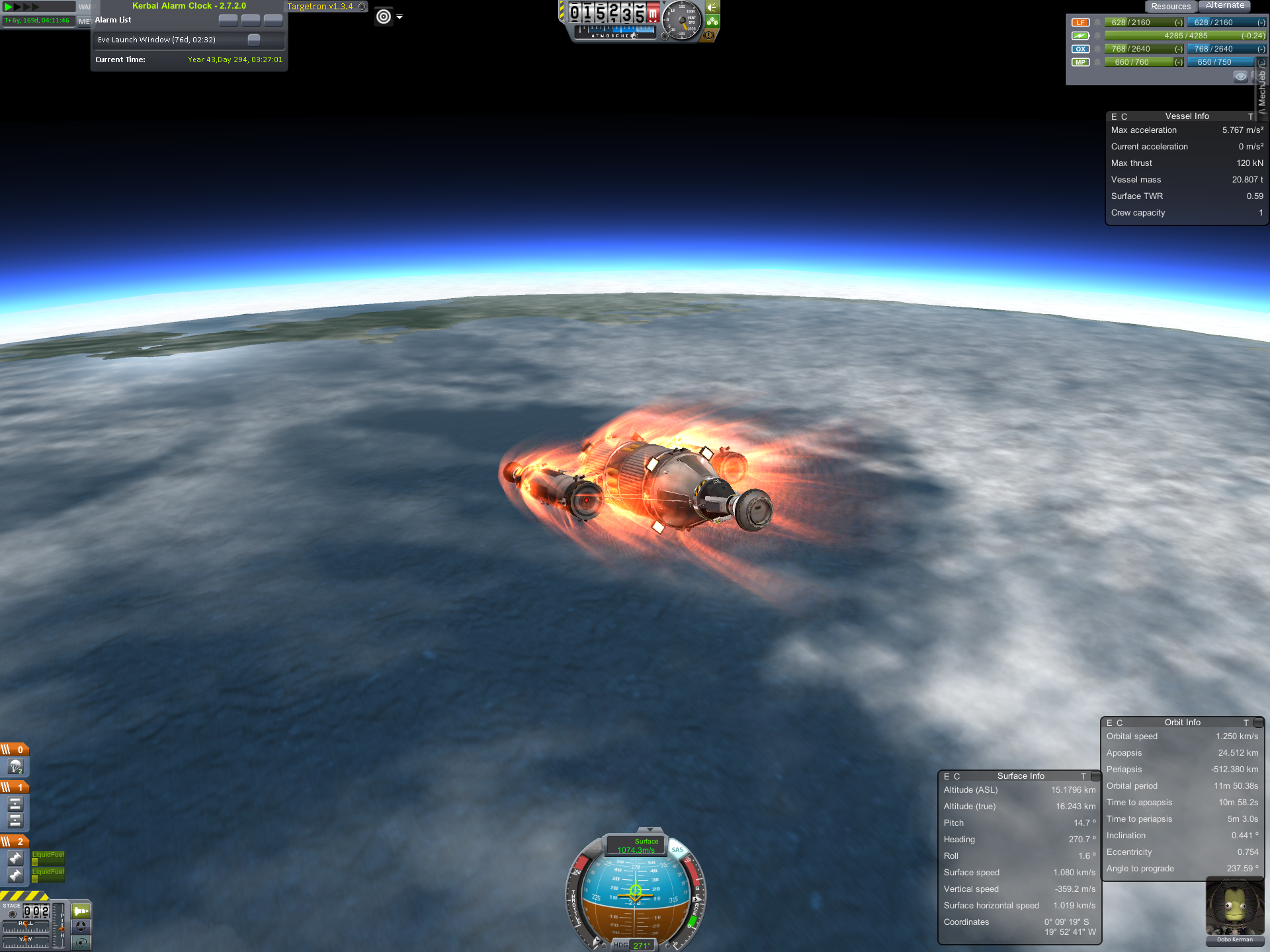Click the Surface speed mode readout on navball

pos(636,846)
